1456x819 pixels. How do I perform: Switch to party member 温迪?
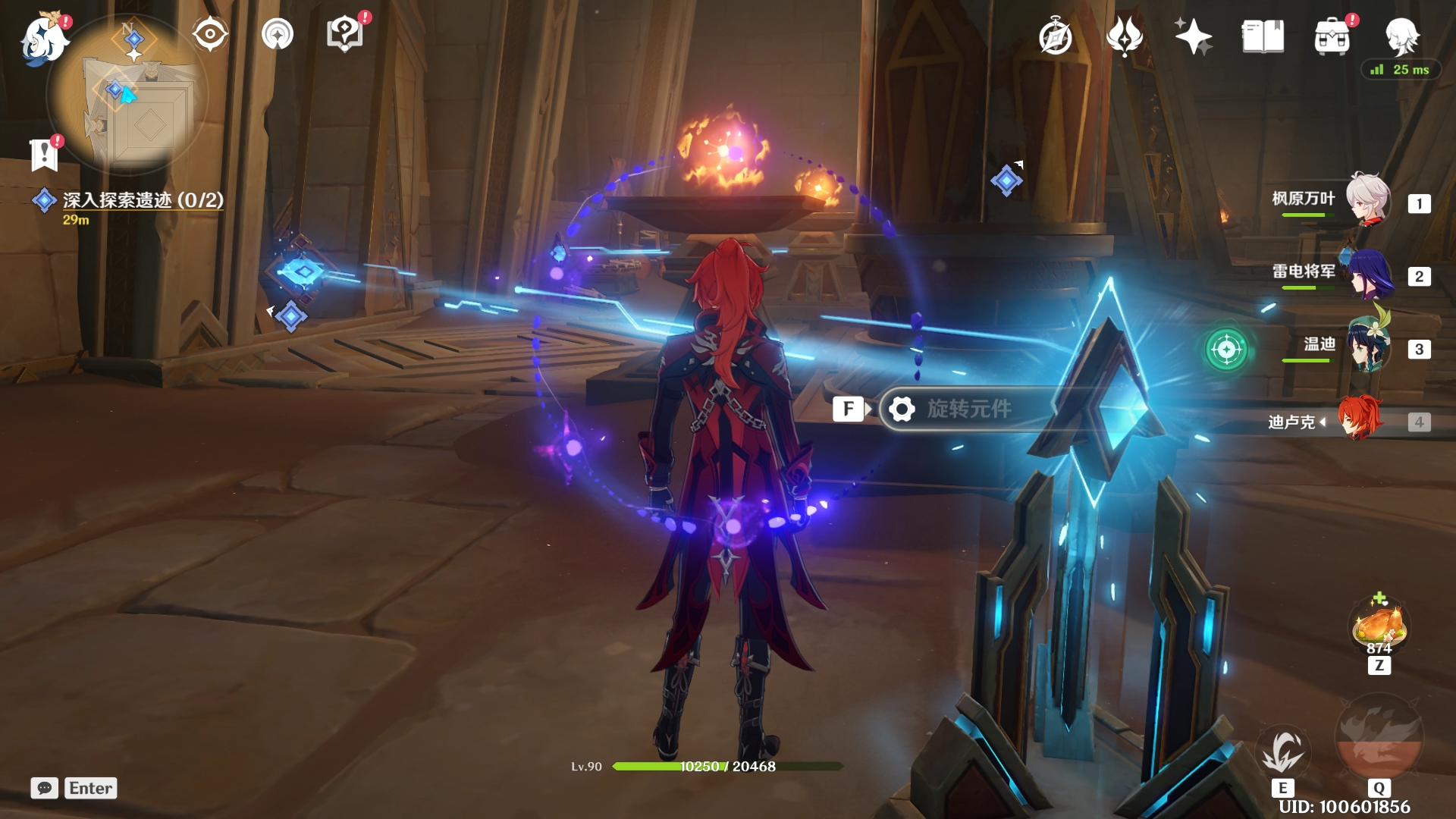tap(1370, 347)
